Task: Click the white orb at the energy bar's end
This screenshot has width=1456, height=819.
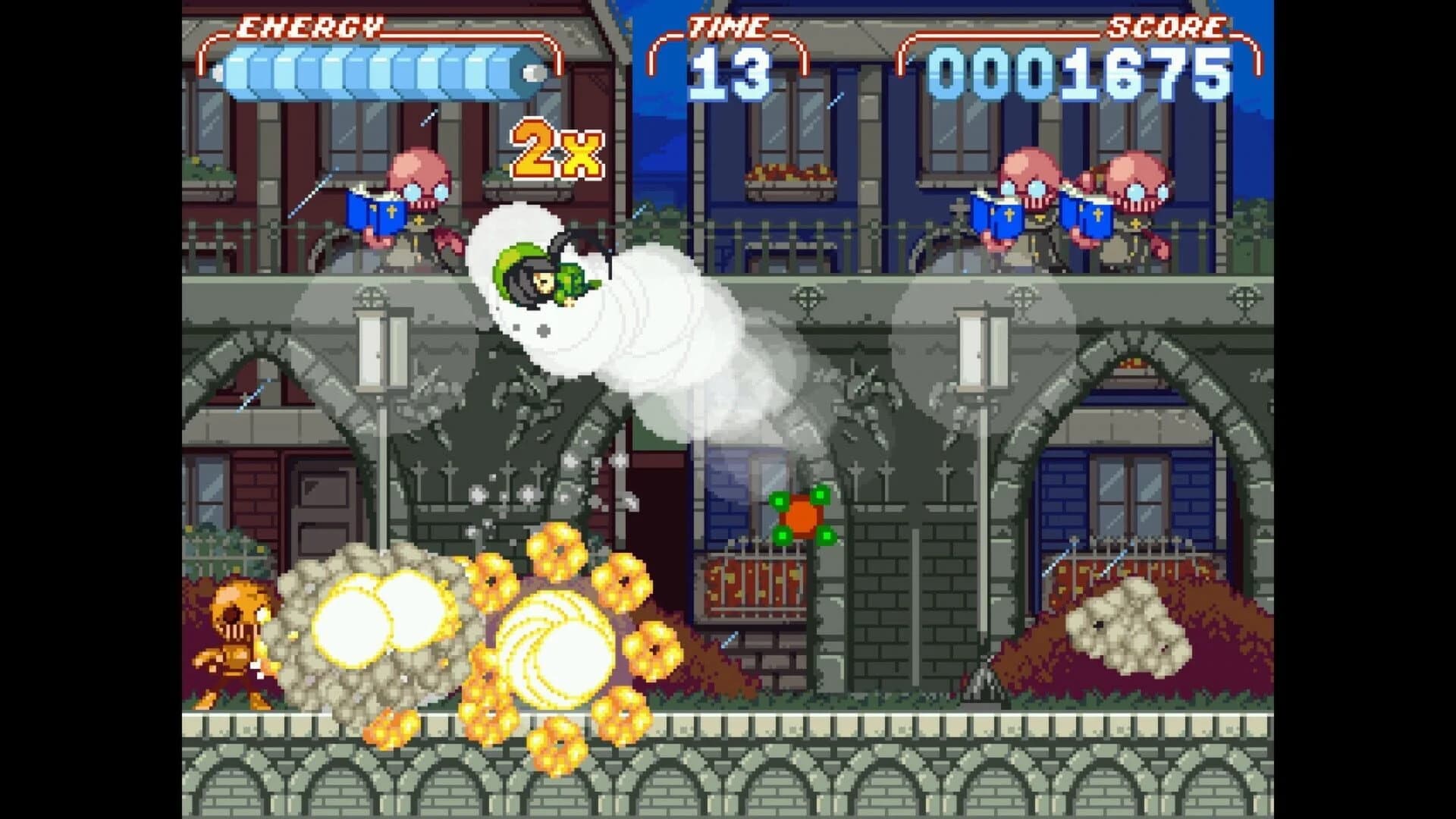Action: (x=531, y=72)
